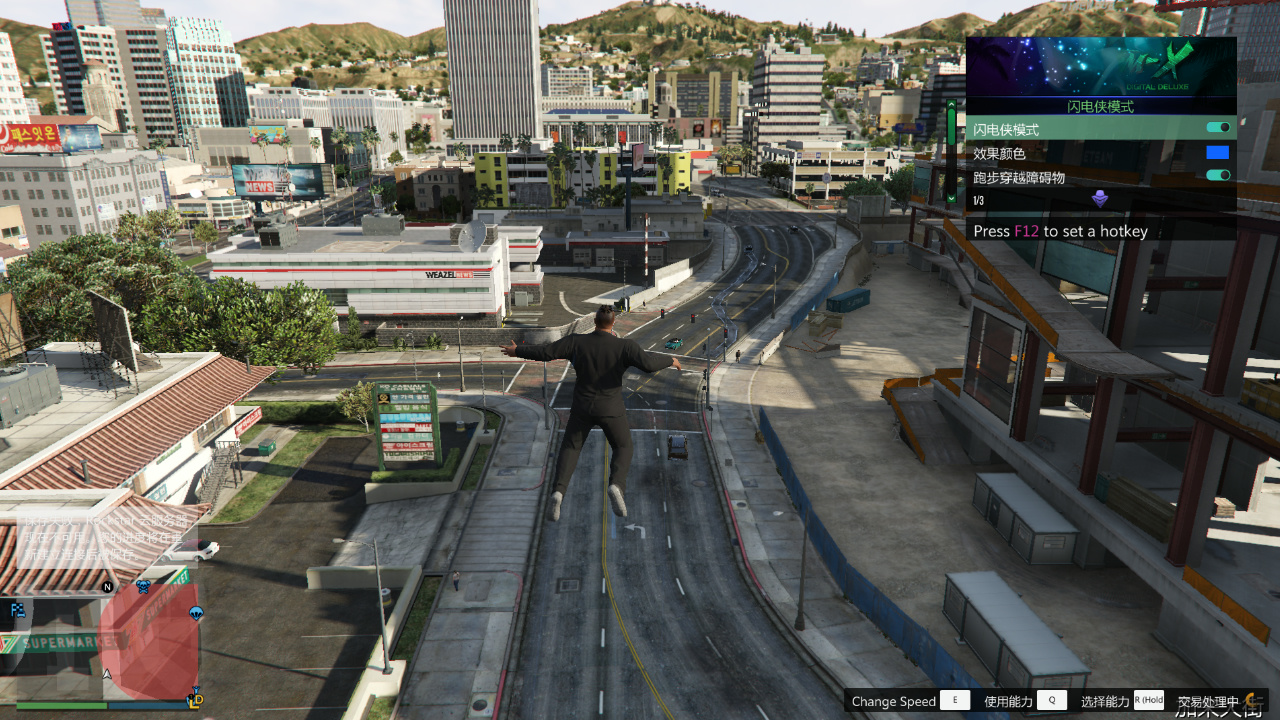Click the menu scrollbar's down arrow

950,199
